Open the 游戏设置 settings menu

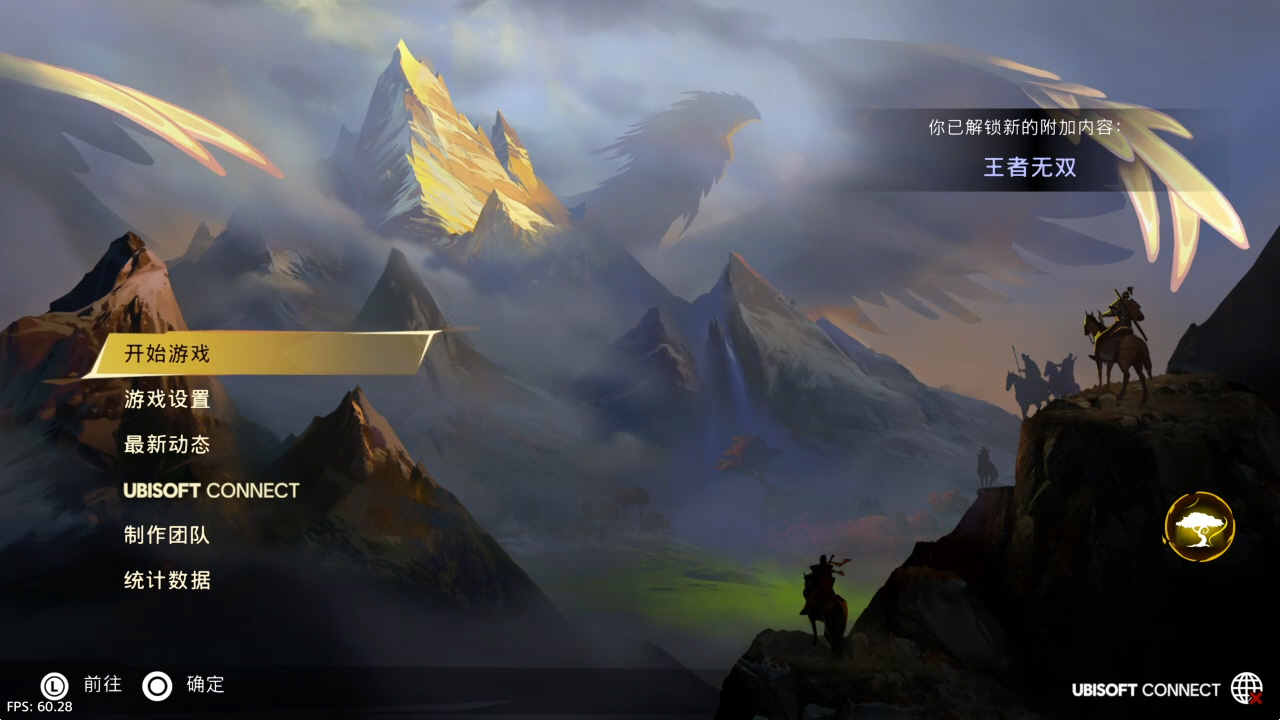click(x=167, y=399)
